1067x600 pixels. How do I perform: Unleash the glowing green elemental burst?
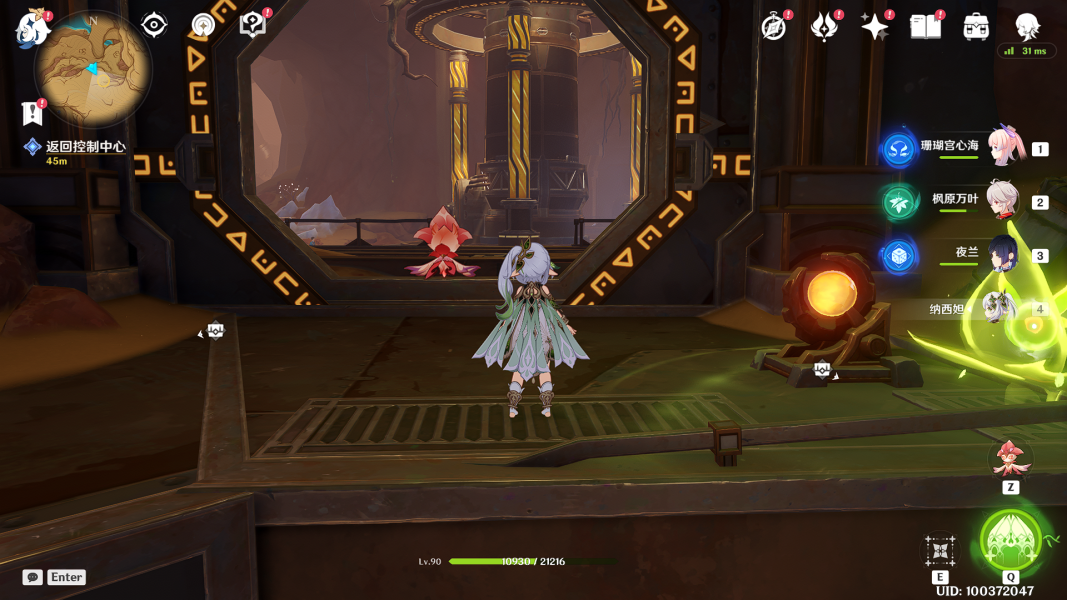pyautogui.click(x=1011, y=541)
